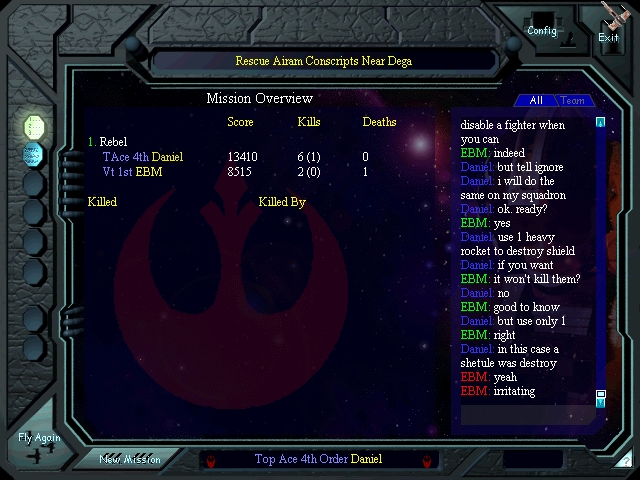Select the lit green overview button
The image size is (640, 480).
tap(35, 126)
